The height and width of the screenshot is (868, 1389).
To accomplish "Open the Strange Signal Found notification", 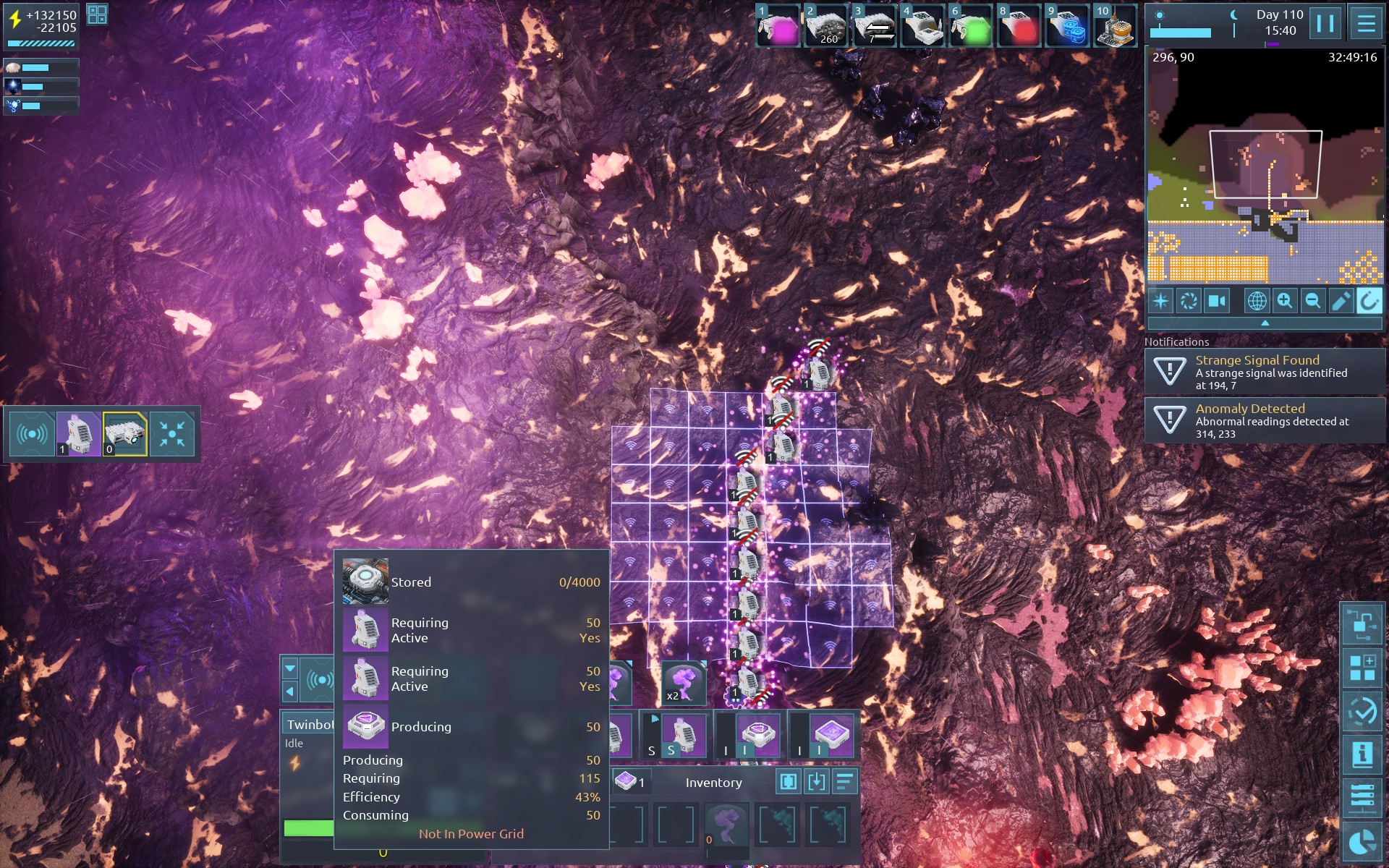I will tap(1265, 372).
